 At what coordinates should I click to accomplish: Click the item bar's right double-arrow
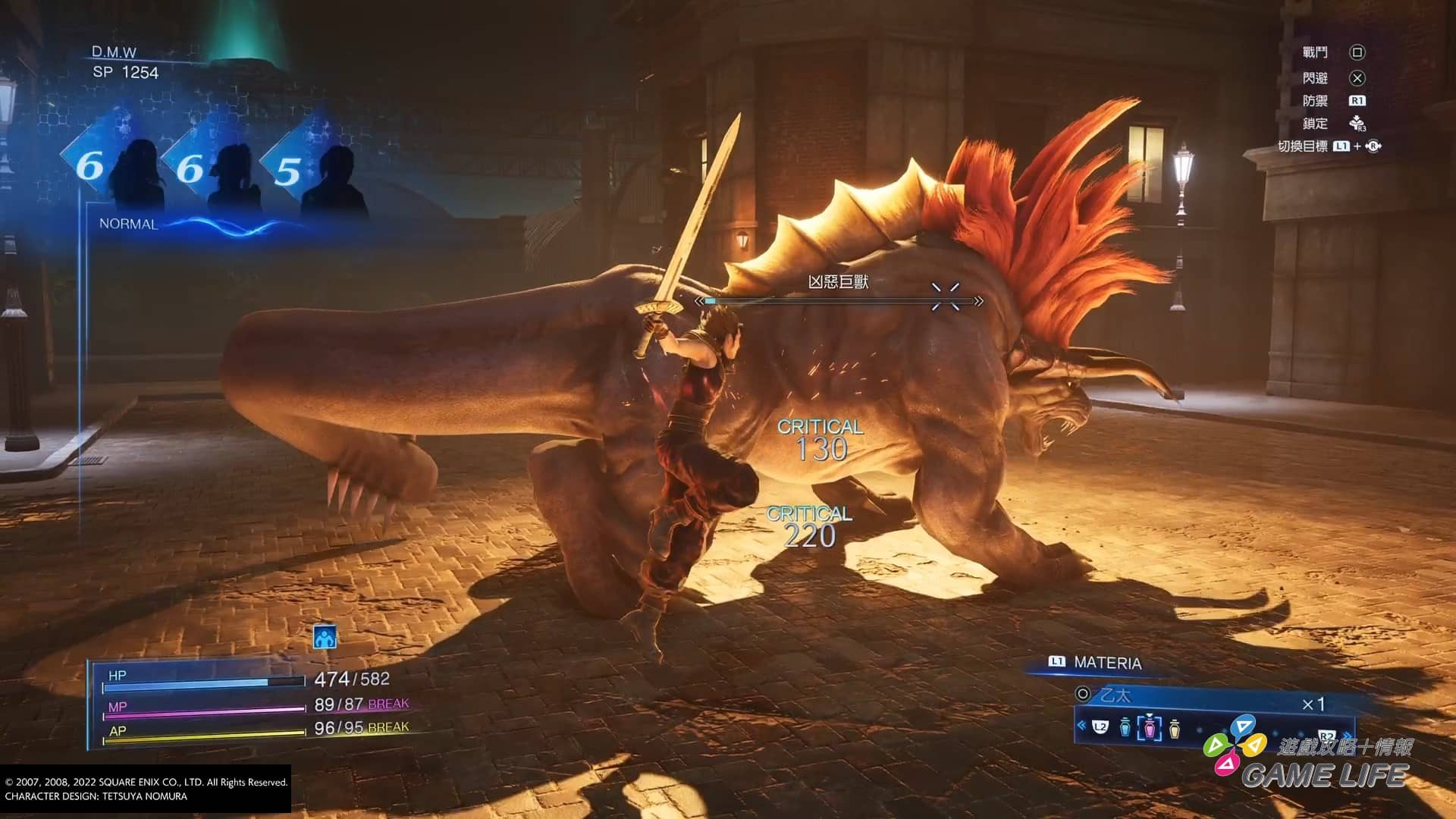[x=1347, y=734]
